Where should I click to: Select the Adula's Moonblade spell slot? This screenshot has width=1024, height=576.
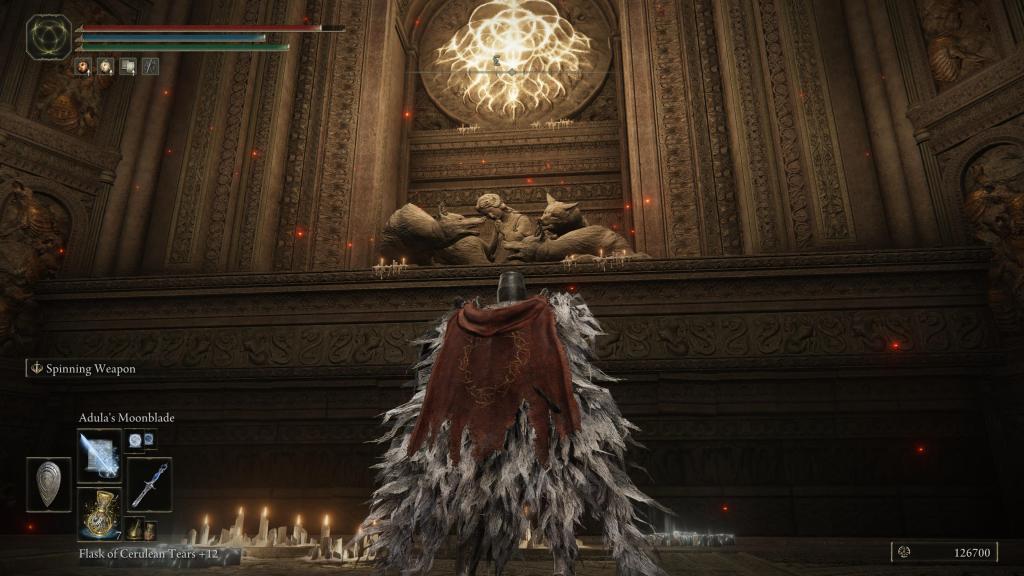[99, 455]
